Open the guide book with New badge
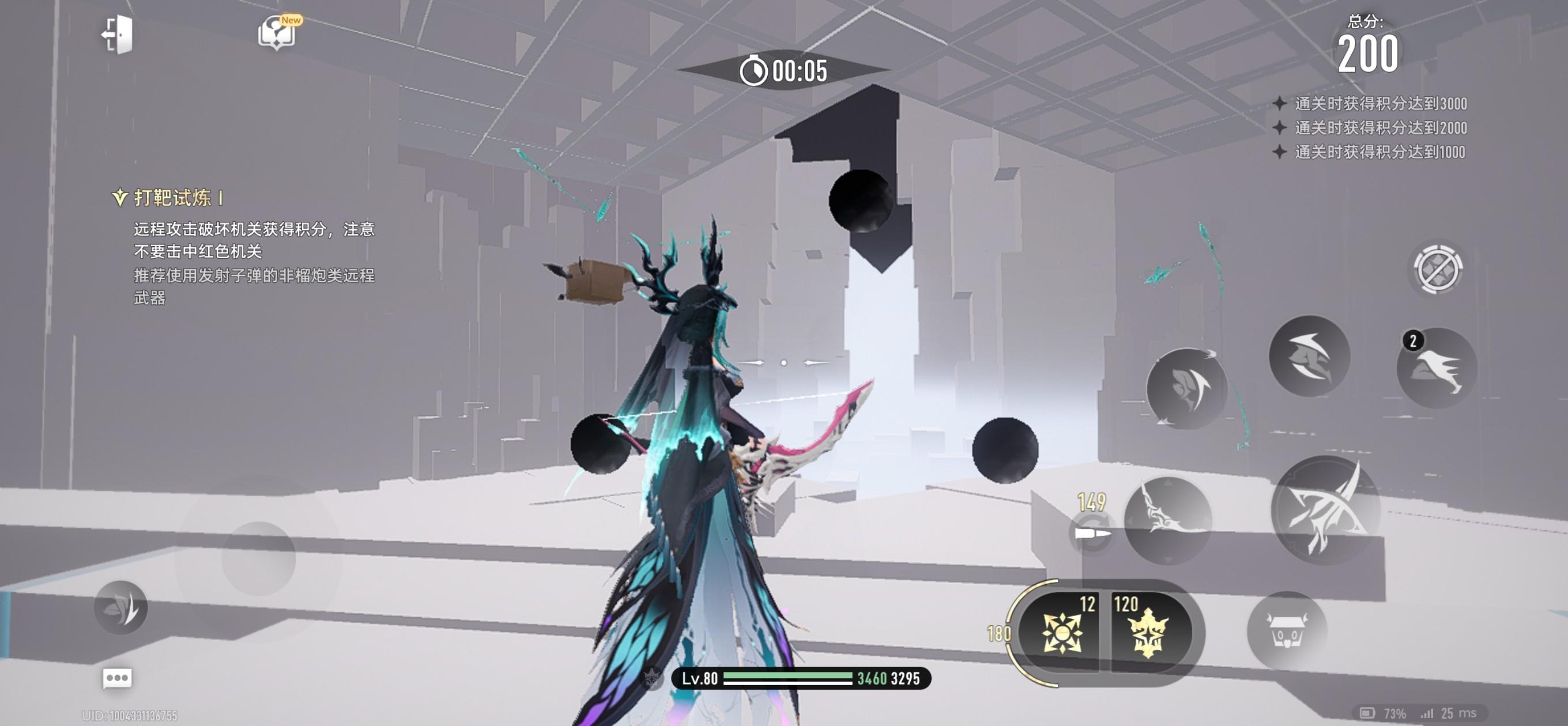 click(x=277, y=32)
